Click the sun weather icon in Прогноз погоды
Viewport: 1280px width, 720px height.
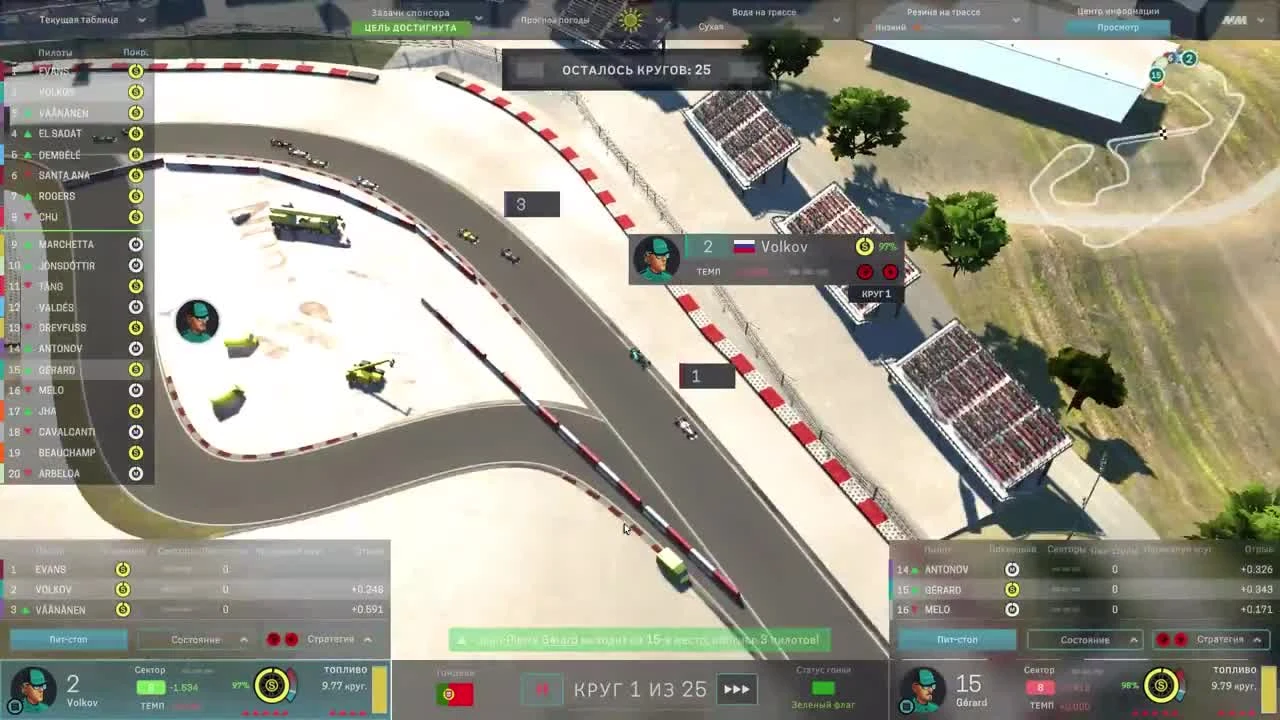point(628,17)
